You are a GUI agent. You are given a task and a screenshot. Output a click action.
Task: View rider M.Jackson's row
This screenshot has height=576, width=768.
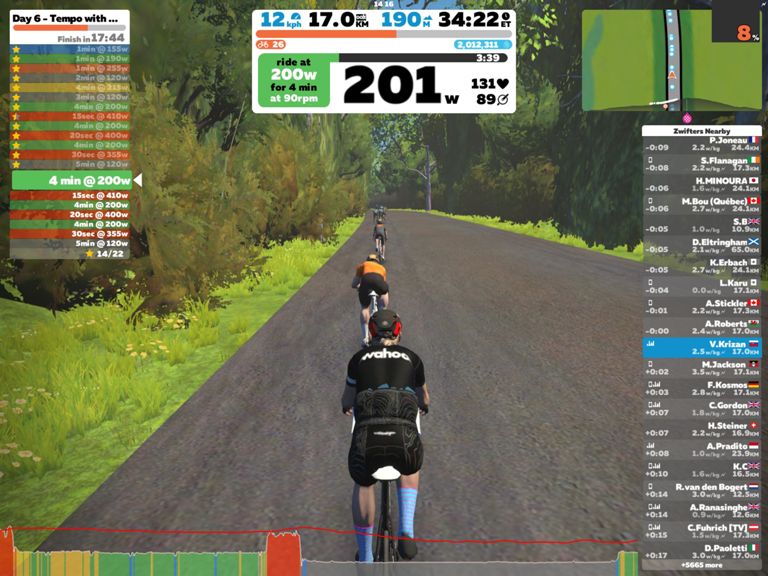click(x=702, y=368)
